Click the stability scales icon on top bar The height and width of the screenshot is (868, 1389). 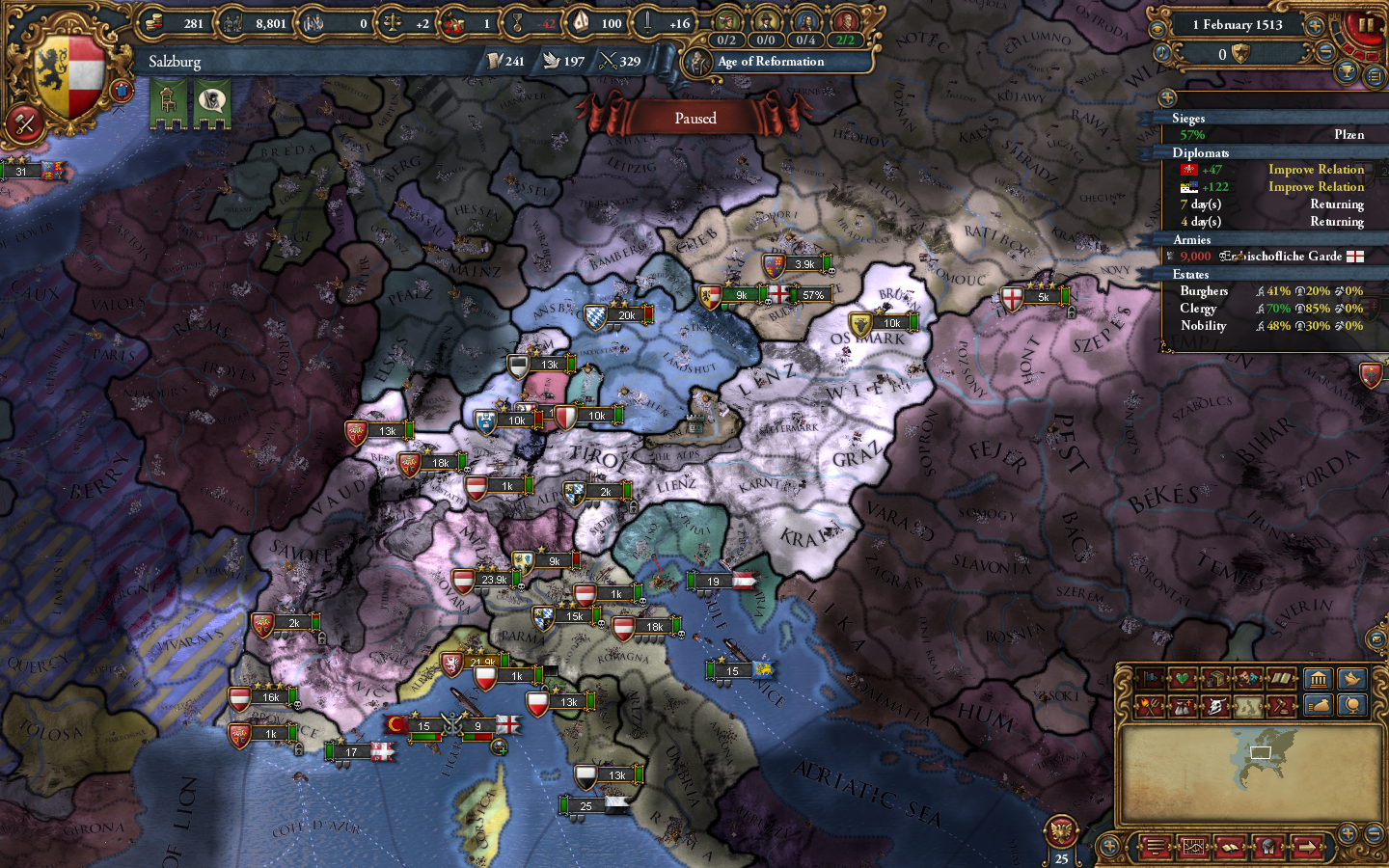390,23
